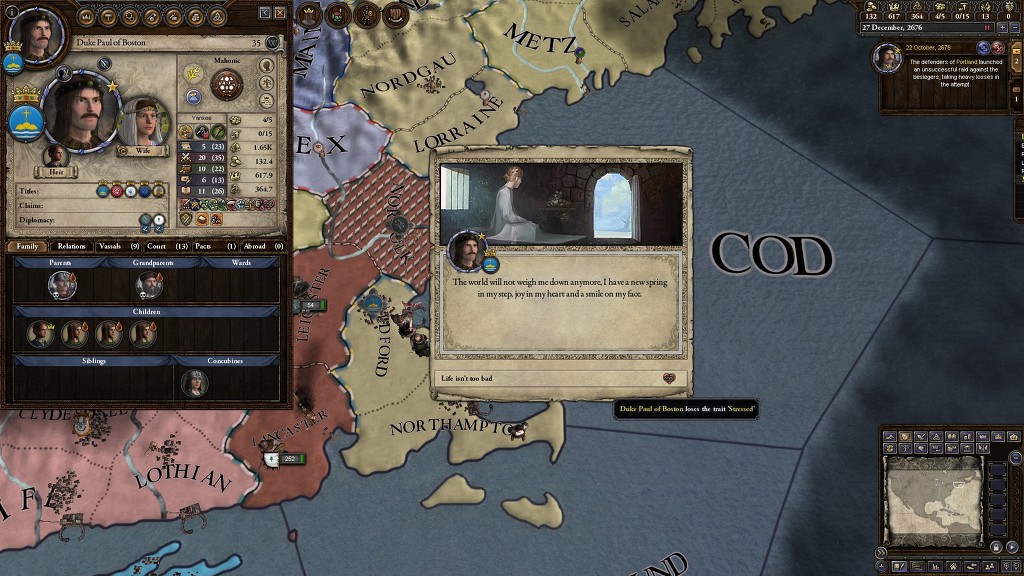Click the Mahonic religion icon
Screen dimensions: 1024x576
227,83
